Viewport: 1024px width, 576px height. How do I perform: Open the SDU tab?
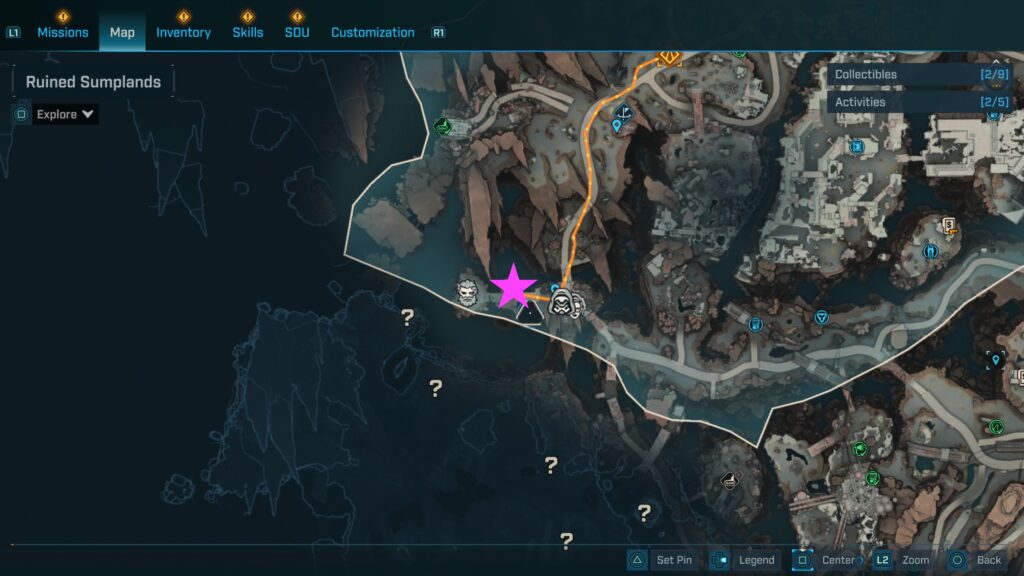point(296,32)
